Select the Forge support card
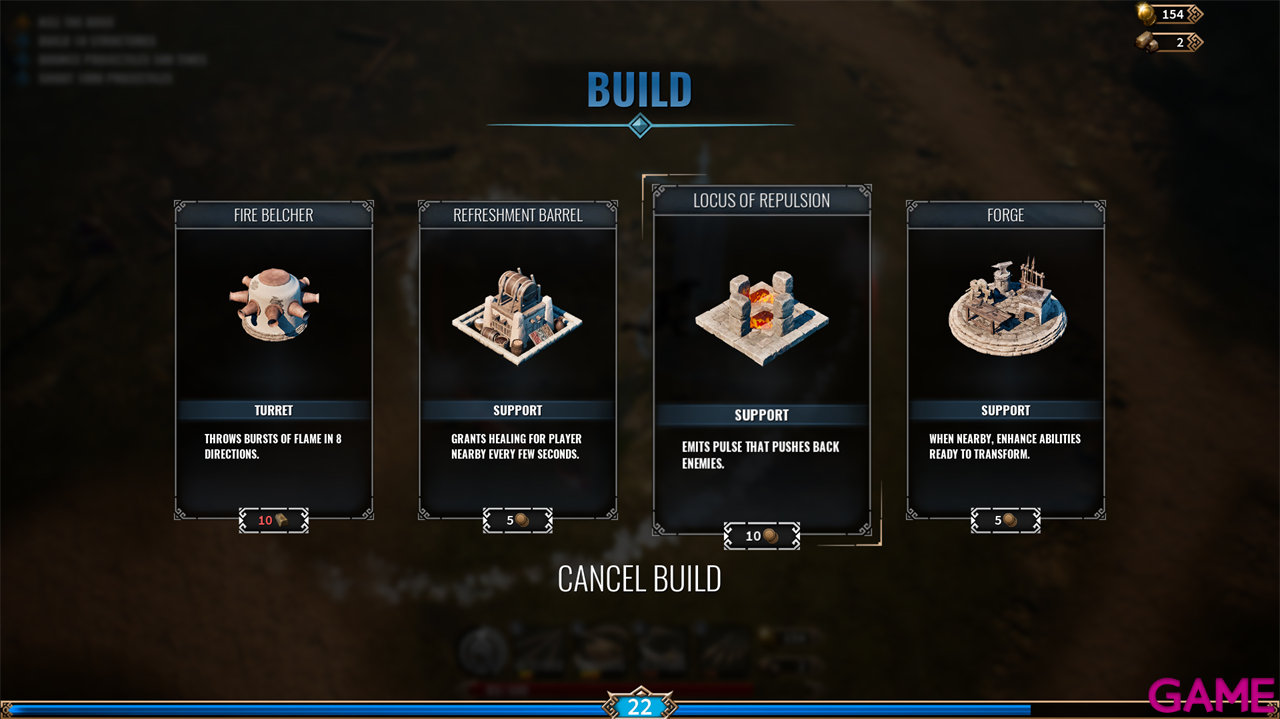This screenshot has height=719, width=1280. [1005, 360]
